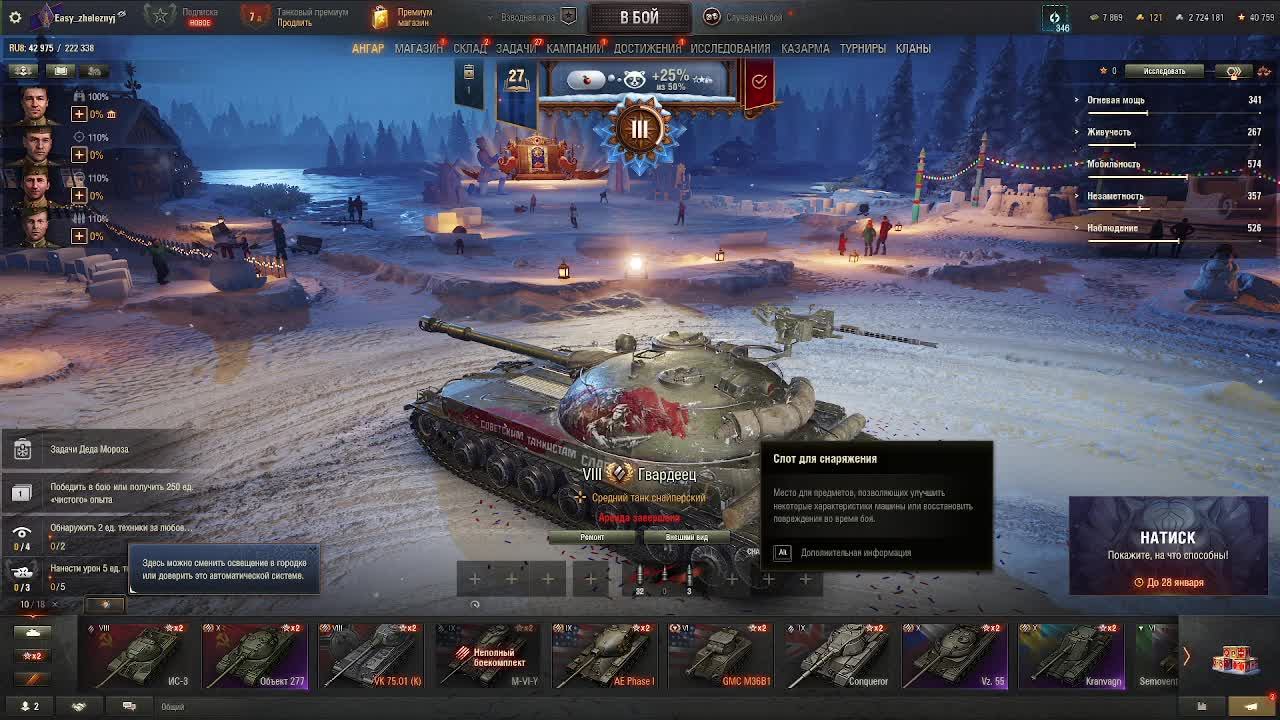1280x720 pixels.
Task: Choose the Объект 277 tank
Action: tap(254, 656)
